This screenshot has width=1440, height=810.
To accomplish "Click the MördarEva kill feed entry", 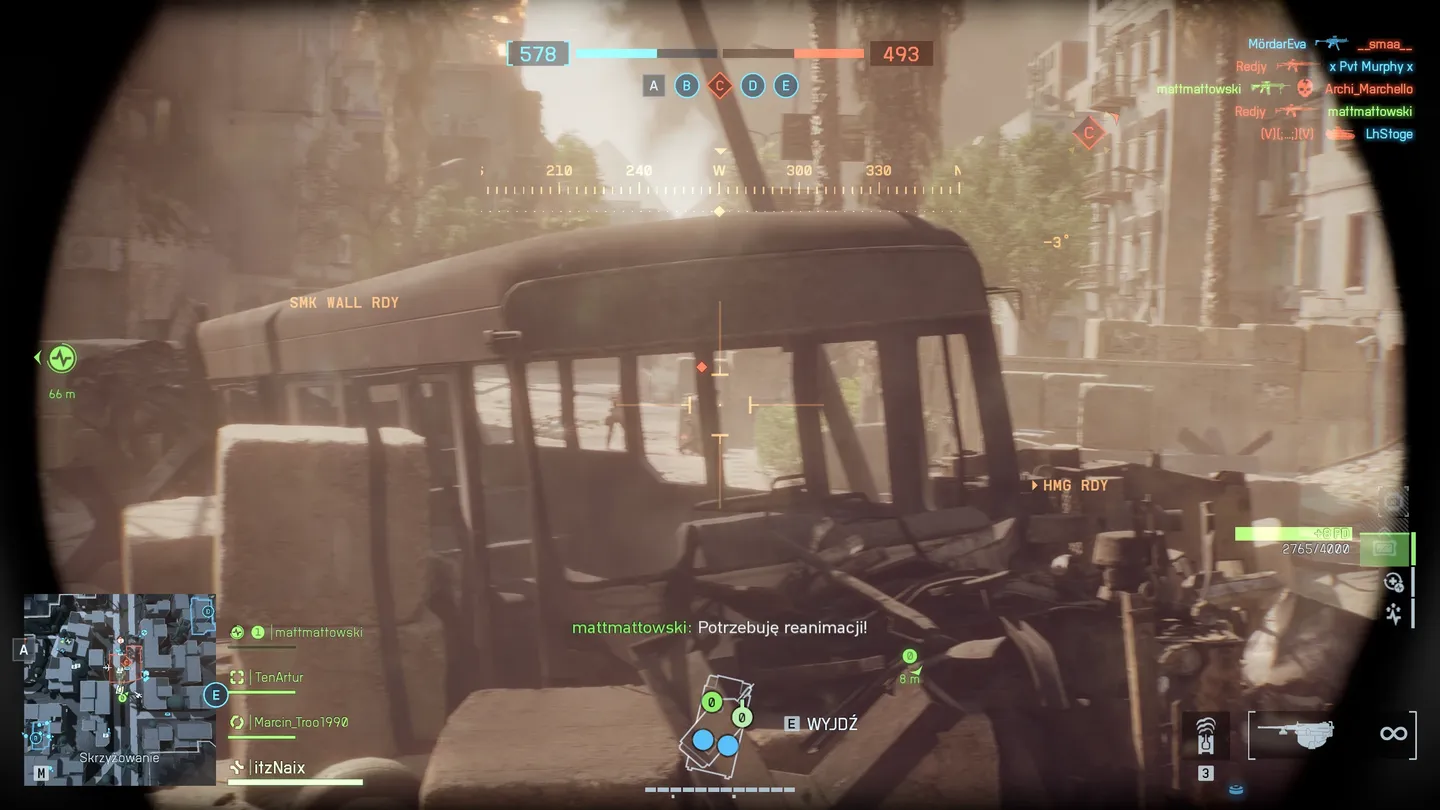I will coord(1276,44).
